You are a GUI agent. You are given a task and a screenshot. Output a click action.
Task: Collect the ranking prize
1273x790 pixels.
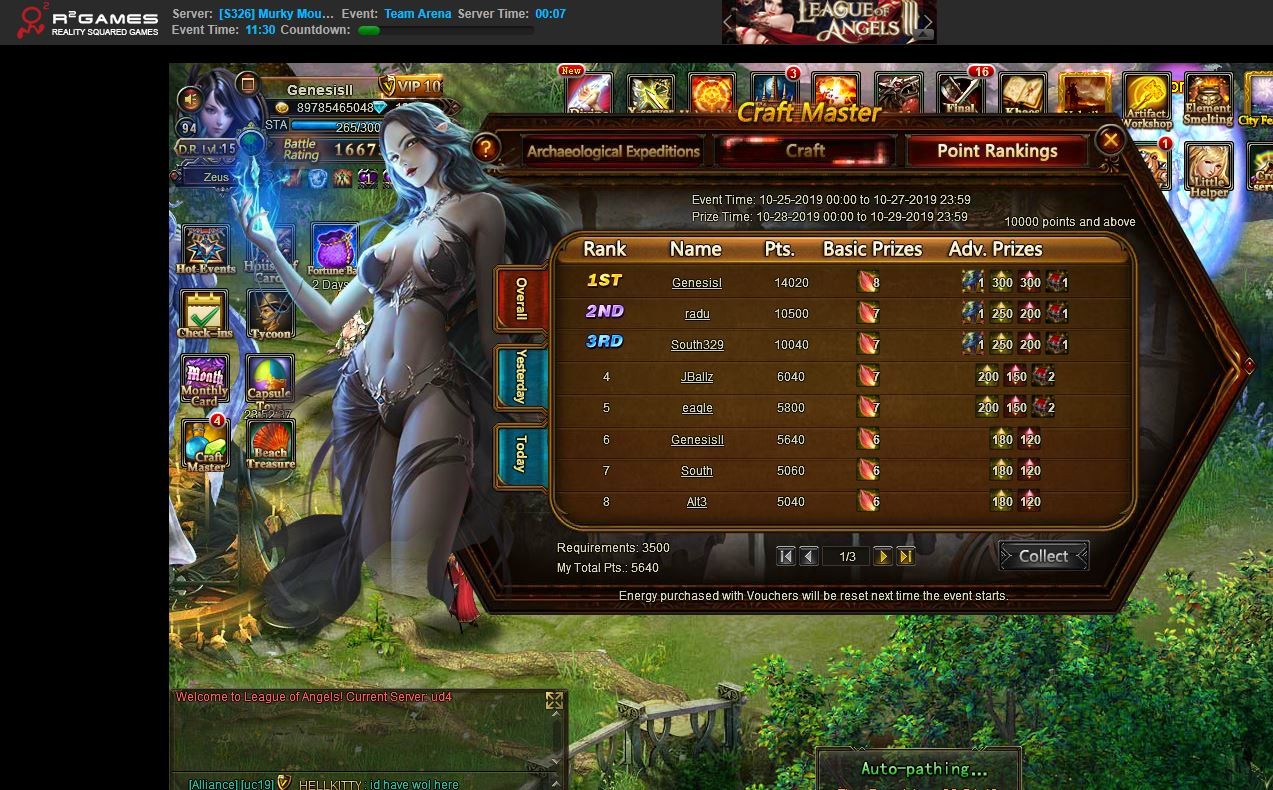point(1043,556)
